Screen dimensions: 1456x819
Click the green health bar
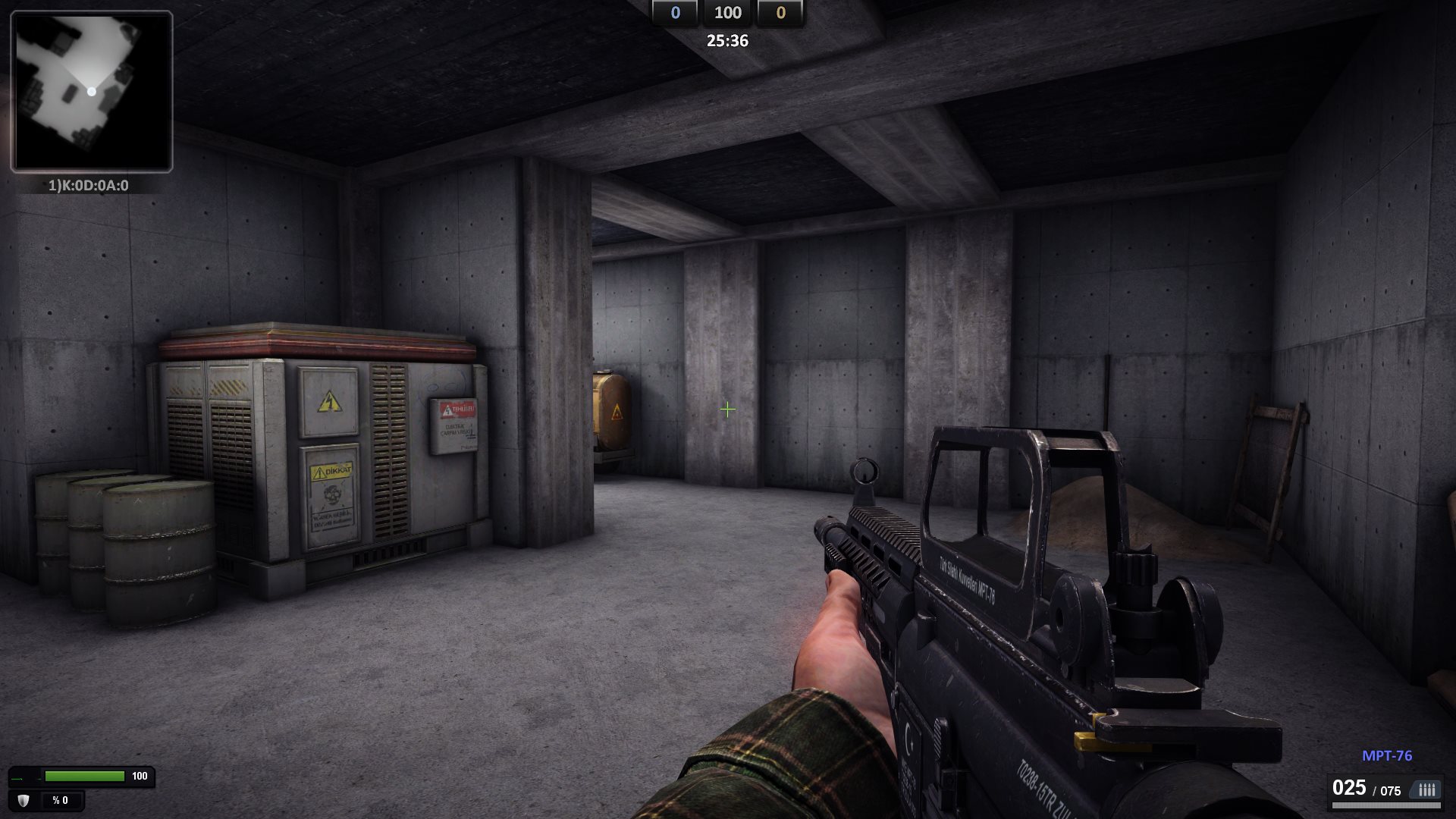83,776
